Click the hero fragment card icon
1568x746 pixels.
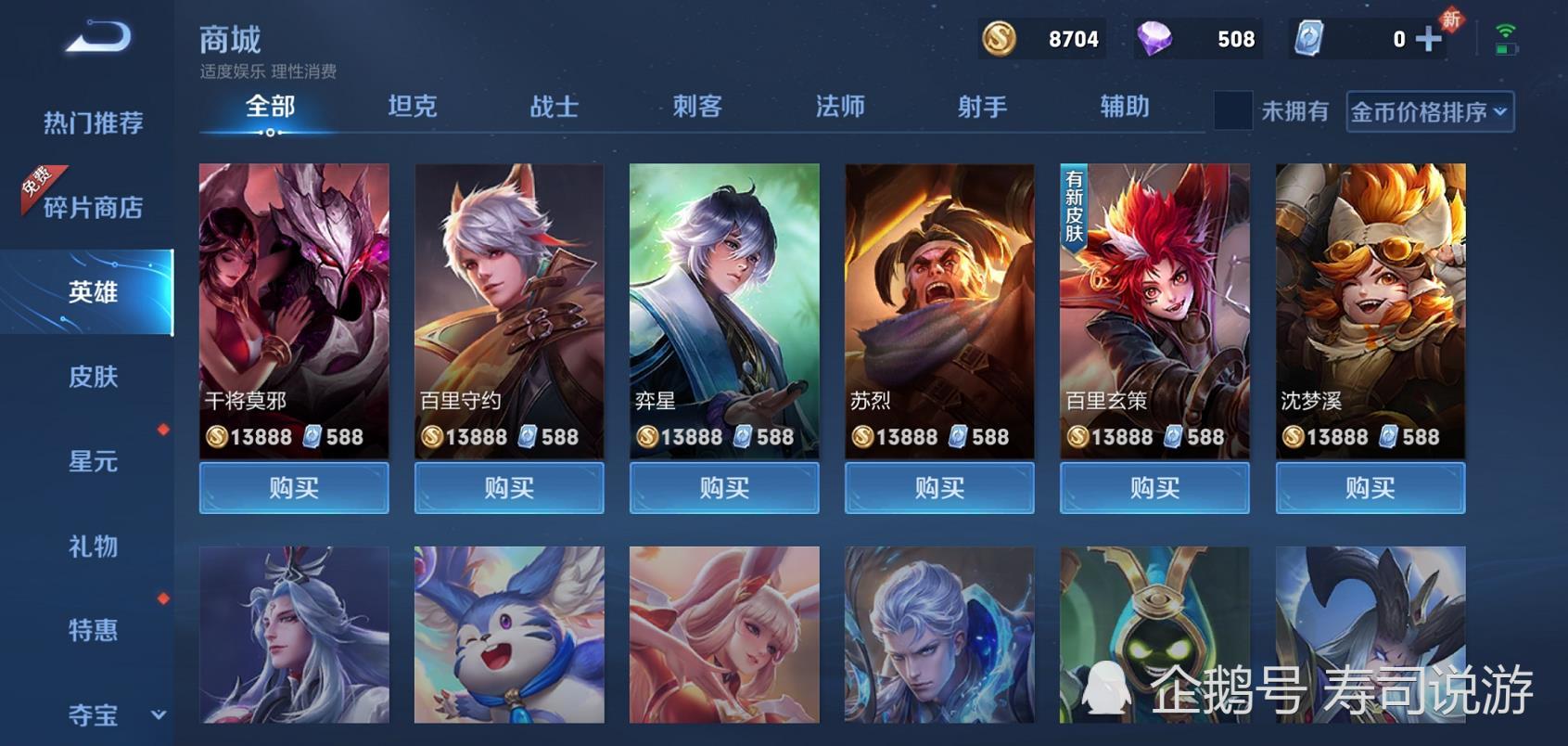pos(1310,39)
